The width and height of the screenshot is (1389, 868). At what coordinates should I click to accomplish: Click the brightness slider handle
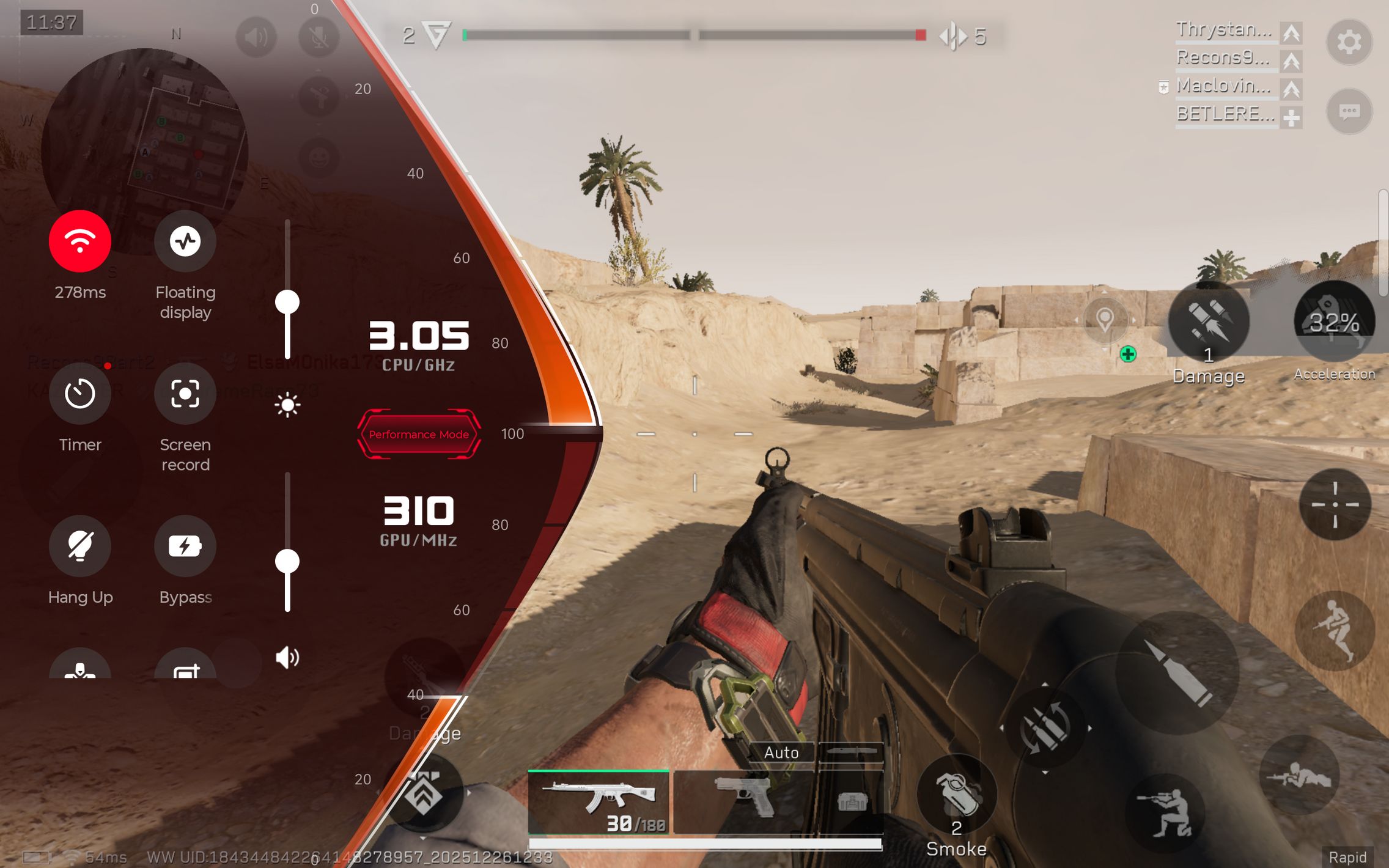tap(287, 302)
